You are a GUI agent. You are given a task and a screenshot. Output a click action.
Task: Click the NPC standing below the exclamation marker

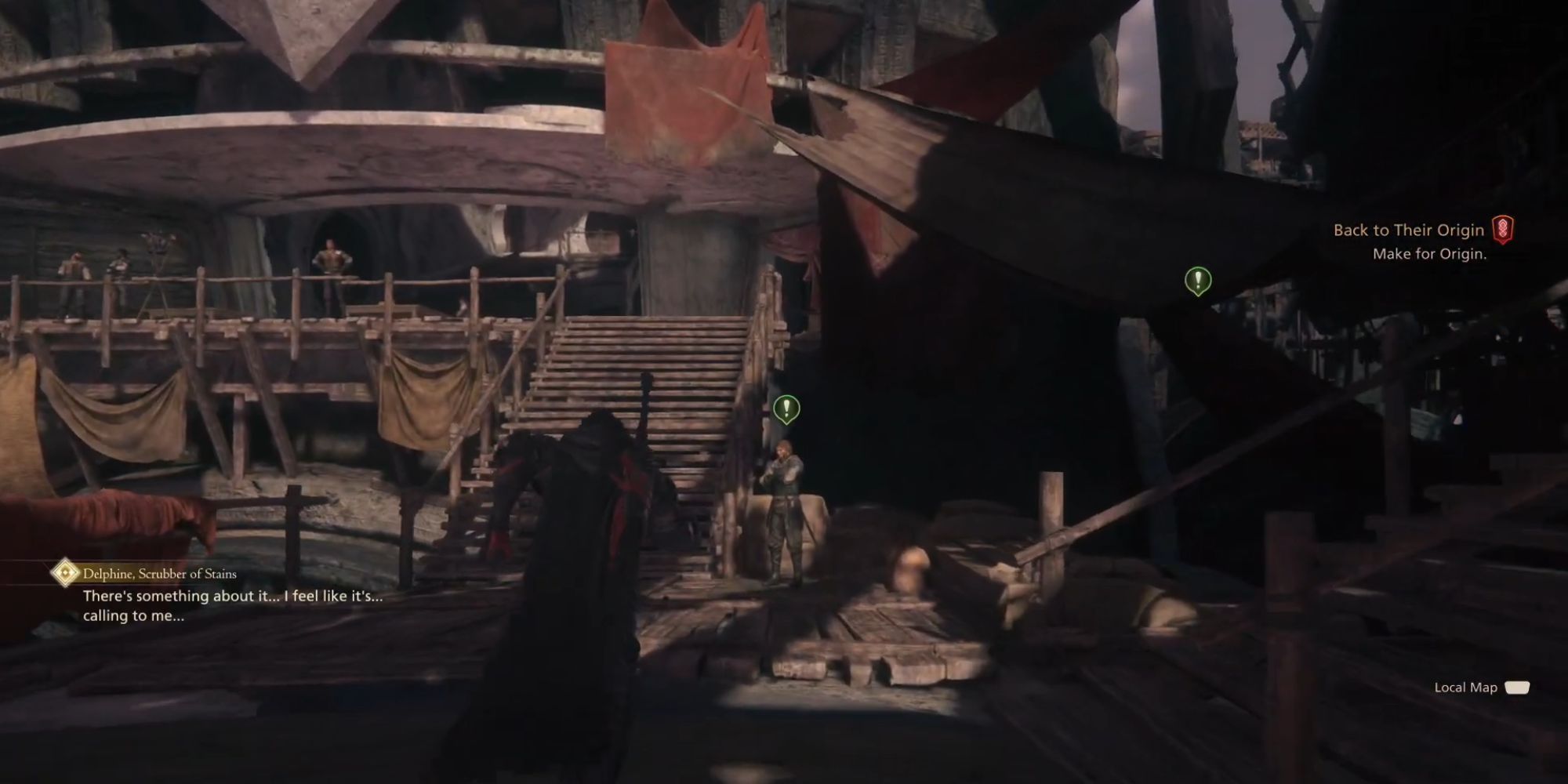(782, 510)
